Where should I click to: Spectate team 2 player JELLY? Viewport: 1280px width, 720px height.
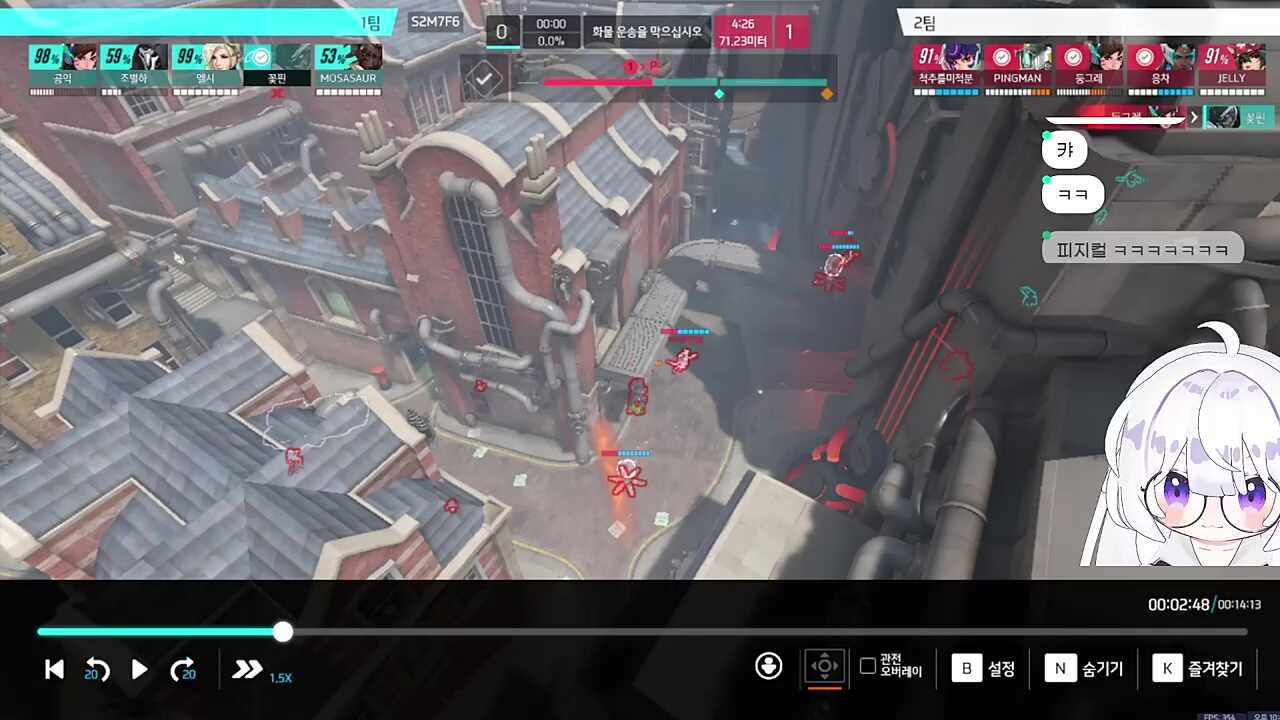pyautogui.click(x=1231, y=66)
